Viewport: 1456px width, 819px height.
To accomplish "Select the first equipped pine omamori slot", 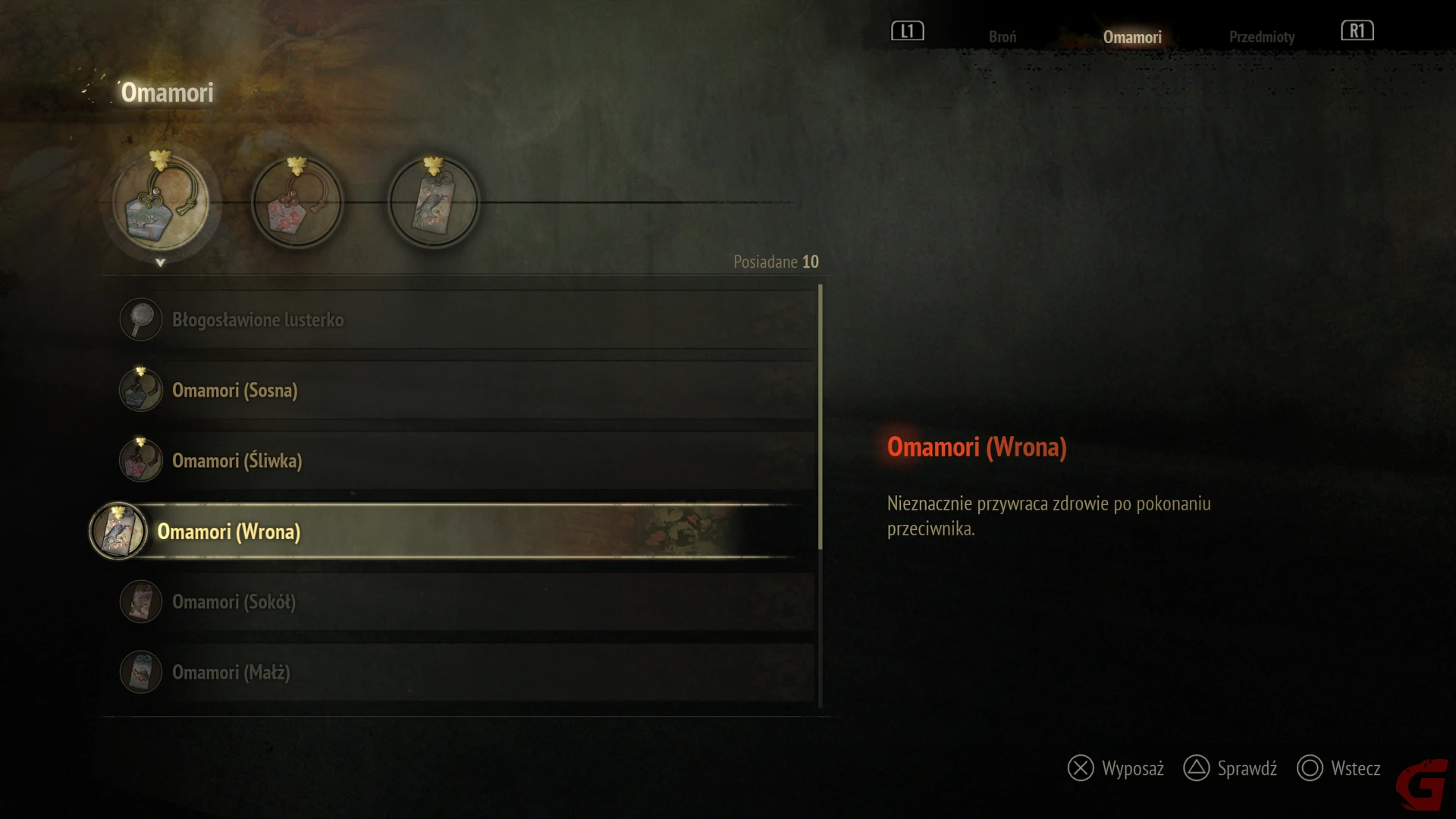I will coord(161,203).
